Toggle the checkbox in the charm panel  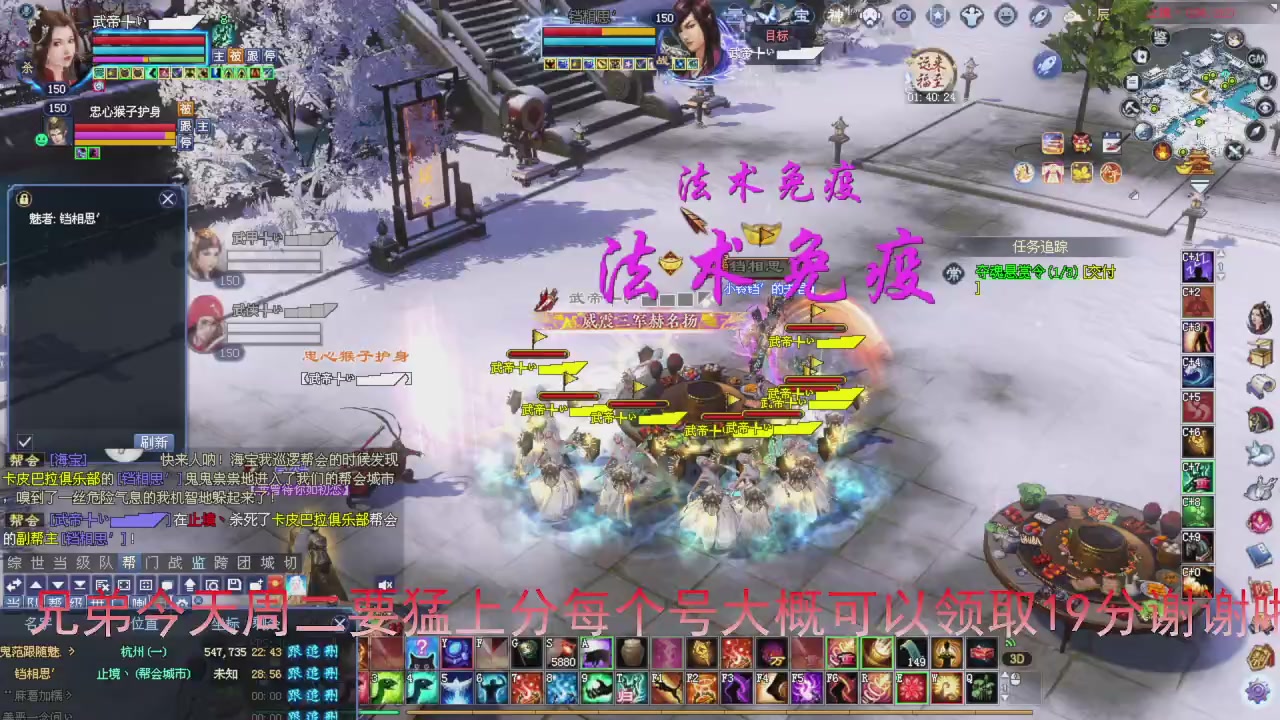pos(24,442)
